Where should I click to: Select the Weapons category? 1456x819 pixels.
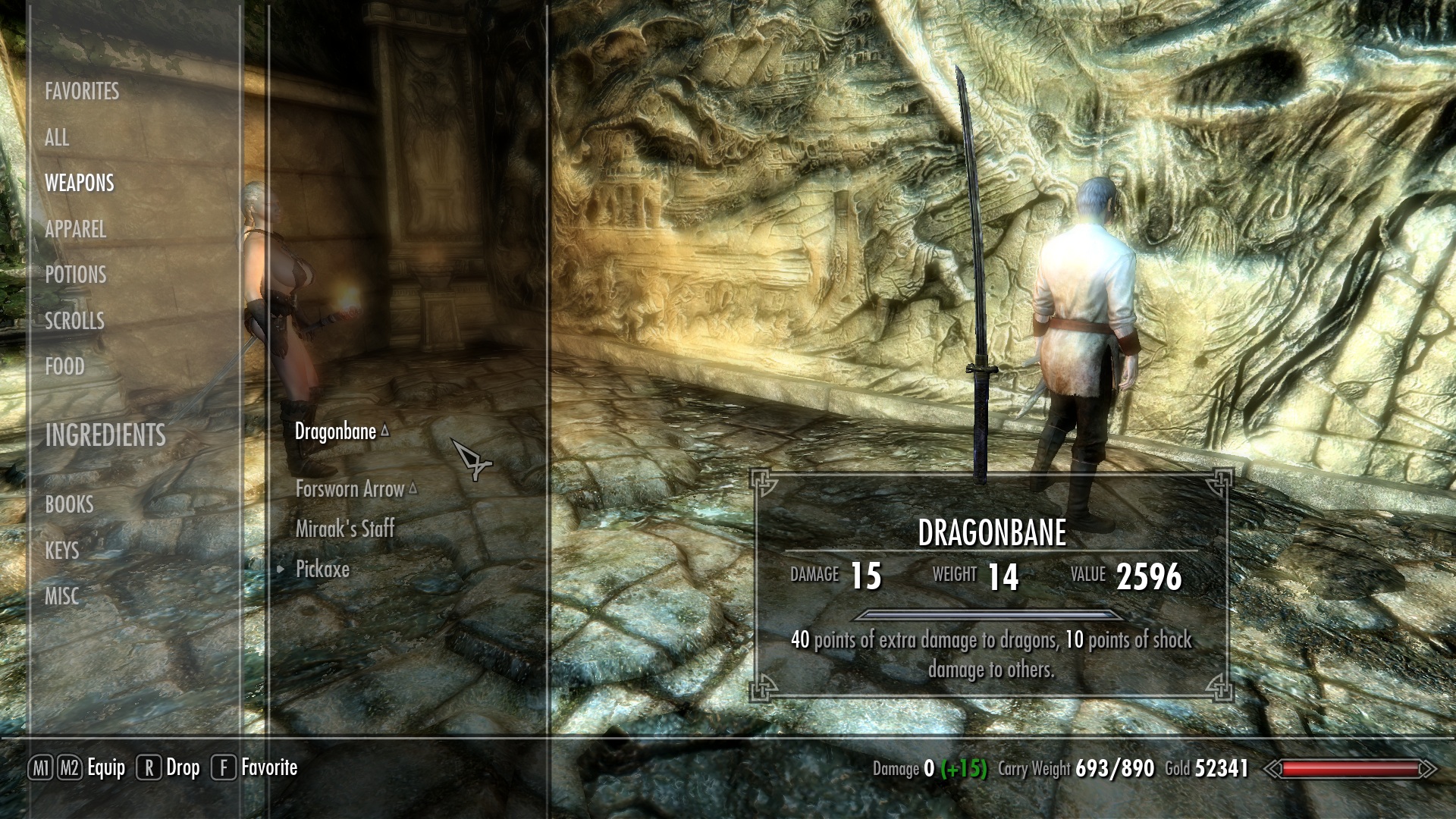80,184
